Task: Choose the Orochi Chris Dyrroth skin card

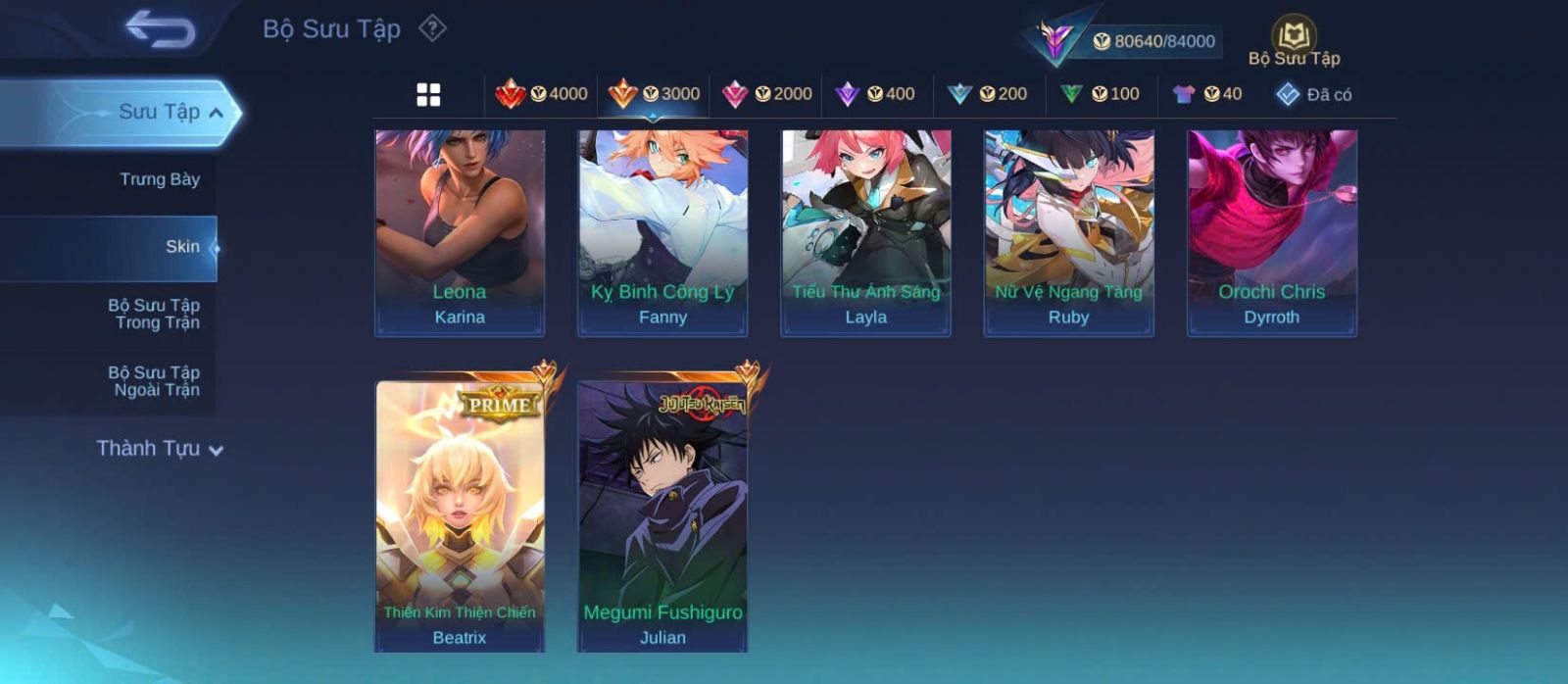Action: pos(1272,232)
